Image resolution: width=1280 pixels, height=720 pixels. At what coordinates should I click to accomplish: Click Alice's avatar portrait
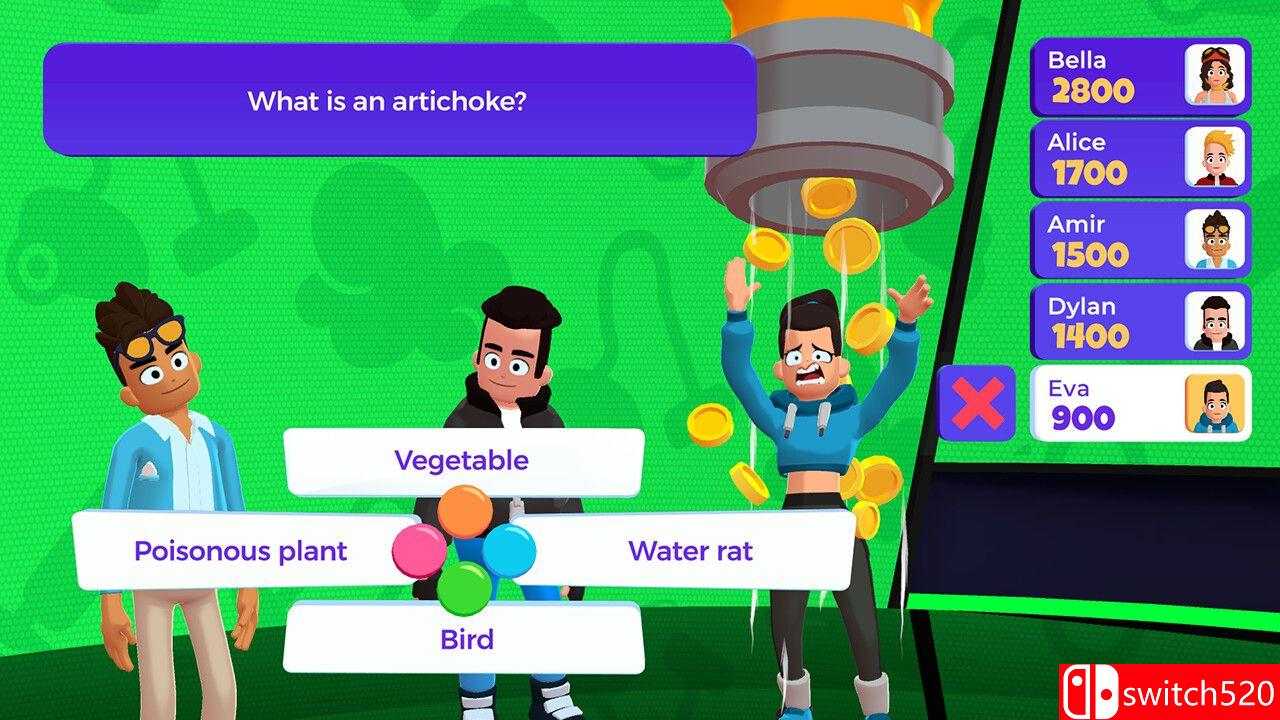(x=1216, y=157)
